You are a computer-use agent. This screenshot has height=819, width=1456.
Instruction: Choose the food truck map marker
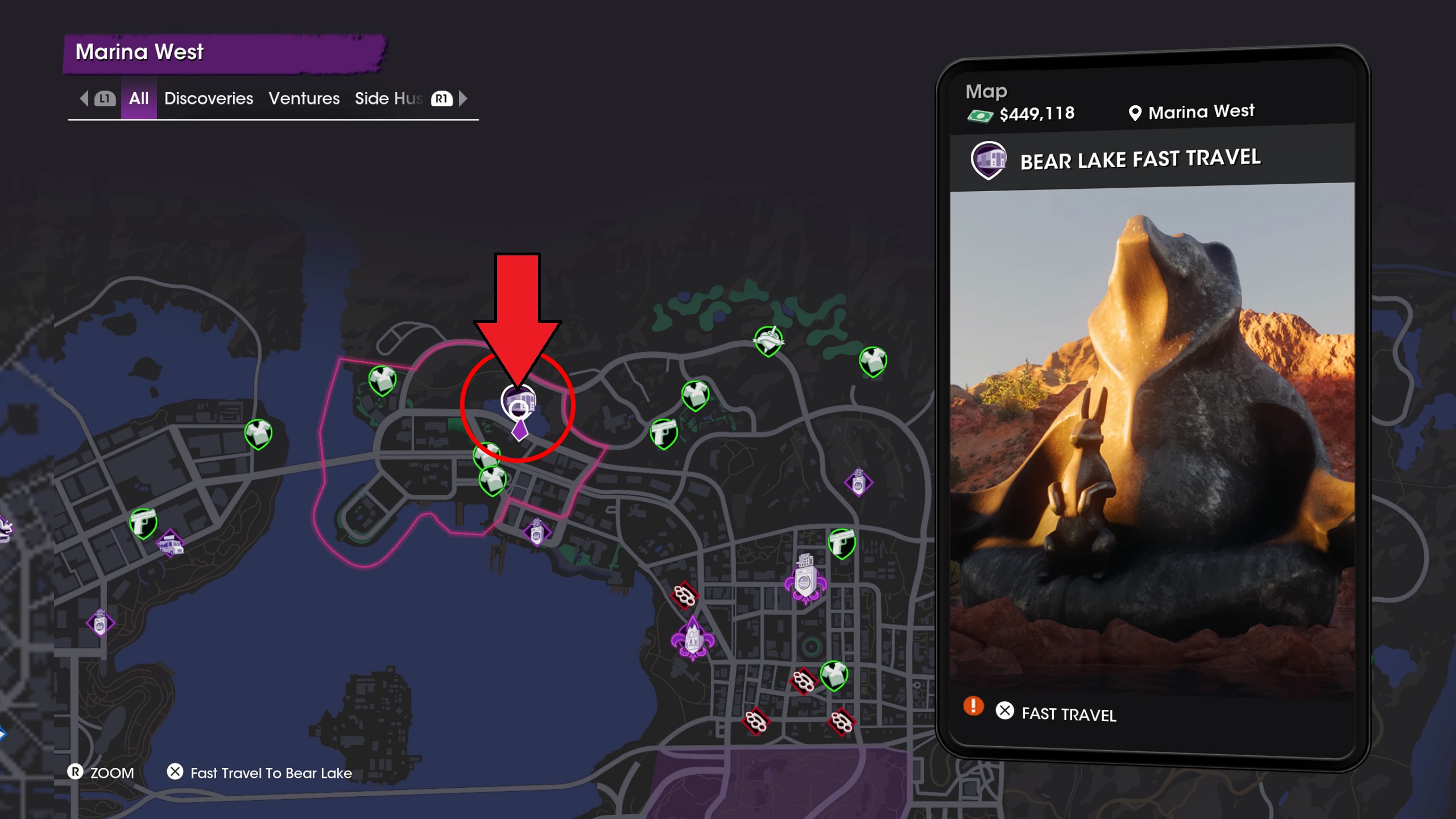(171, 545)
